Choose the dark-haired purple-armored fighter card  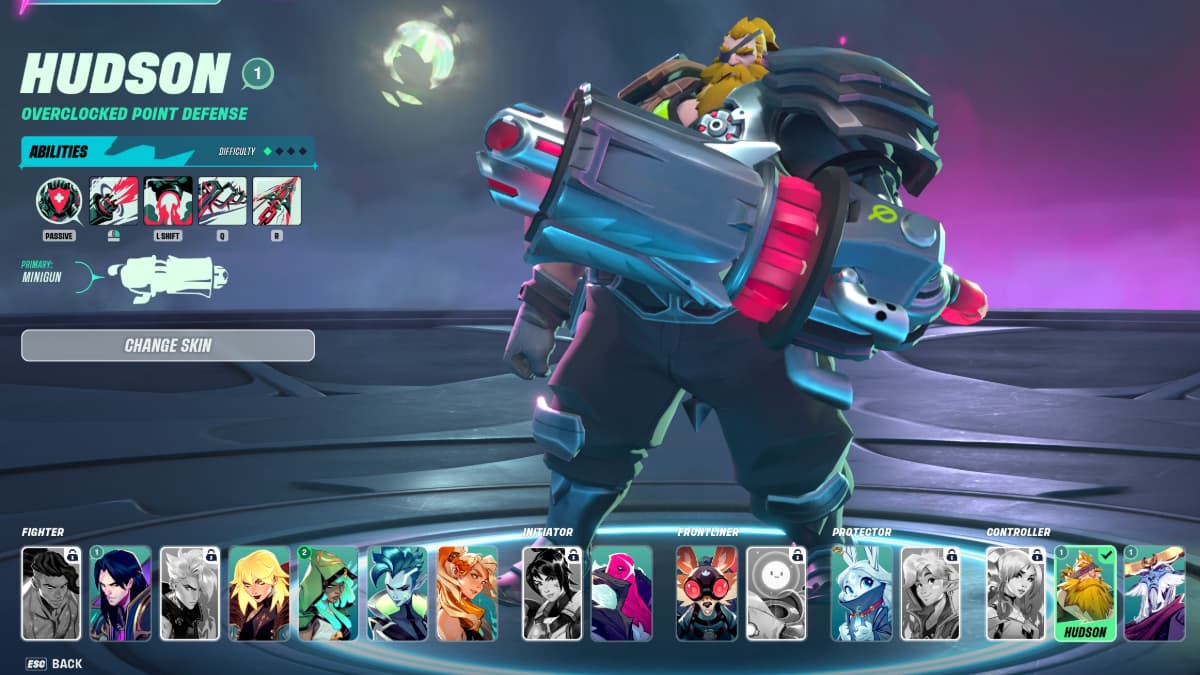click(120, 593)
